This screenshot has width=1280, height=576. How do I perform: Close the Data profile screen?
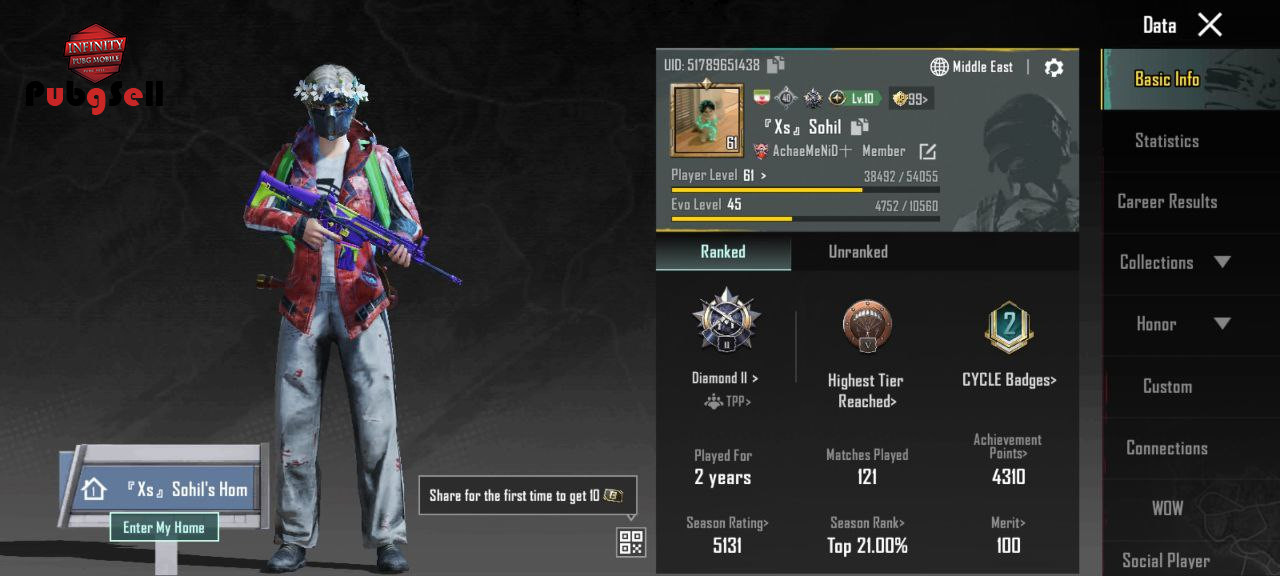click(1210, 25)
